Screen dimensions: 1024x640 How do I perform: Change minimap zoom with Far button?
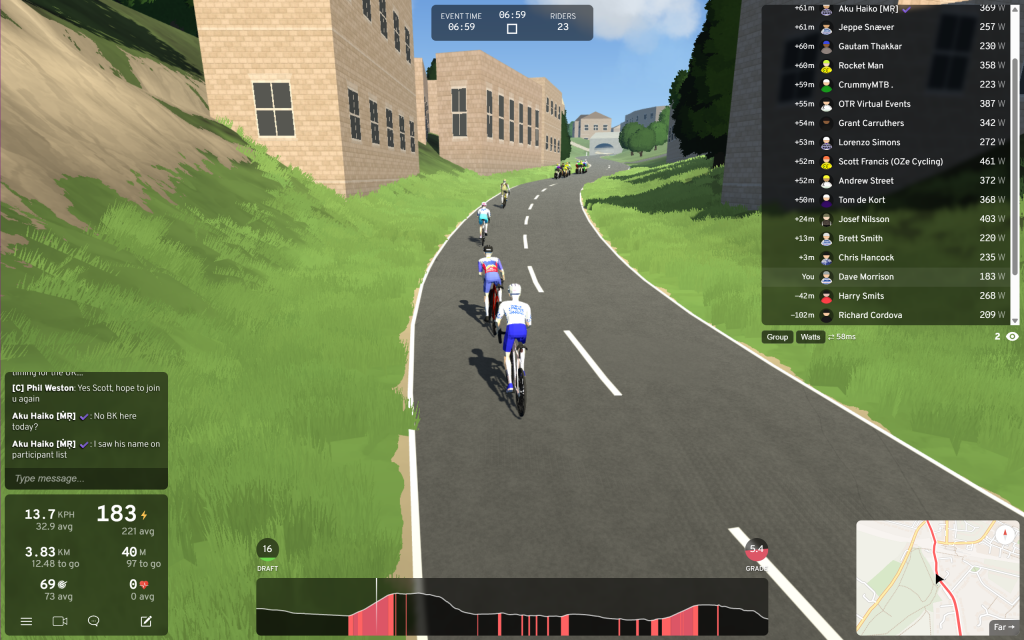coord(1001,627)
